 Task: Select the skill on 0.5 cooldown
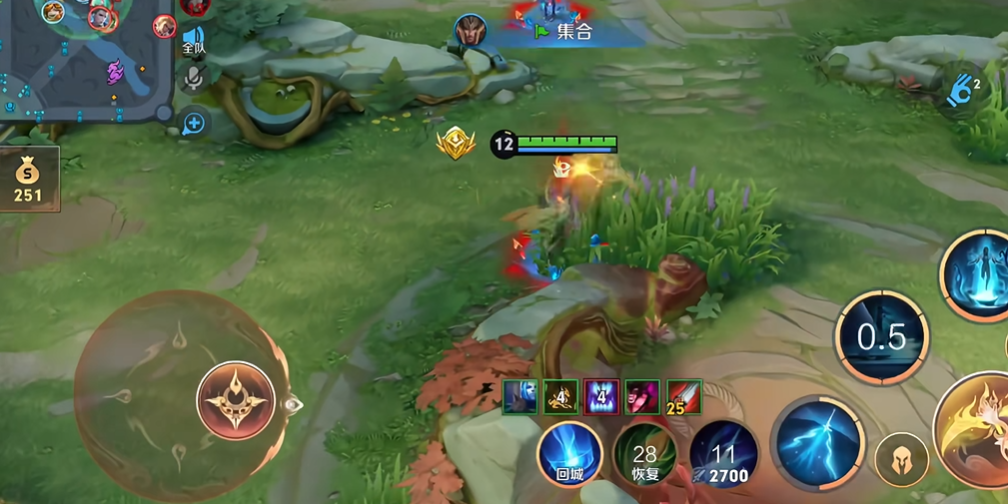click(882, 337)
